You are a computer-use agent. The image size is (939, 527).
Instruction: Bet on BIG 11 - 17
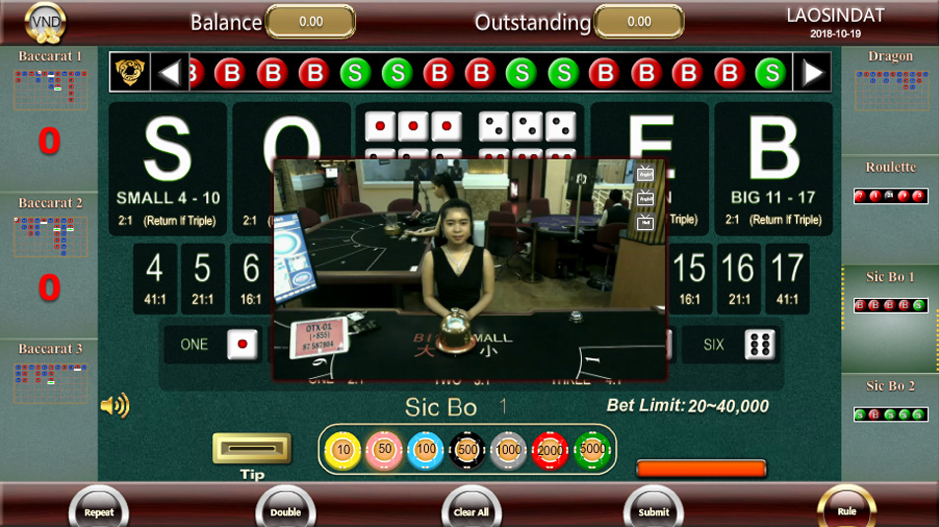pyautogui.click(x=774, y=168)
